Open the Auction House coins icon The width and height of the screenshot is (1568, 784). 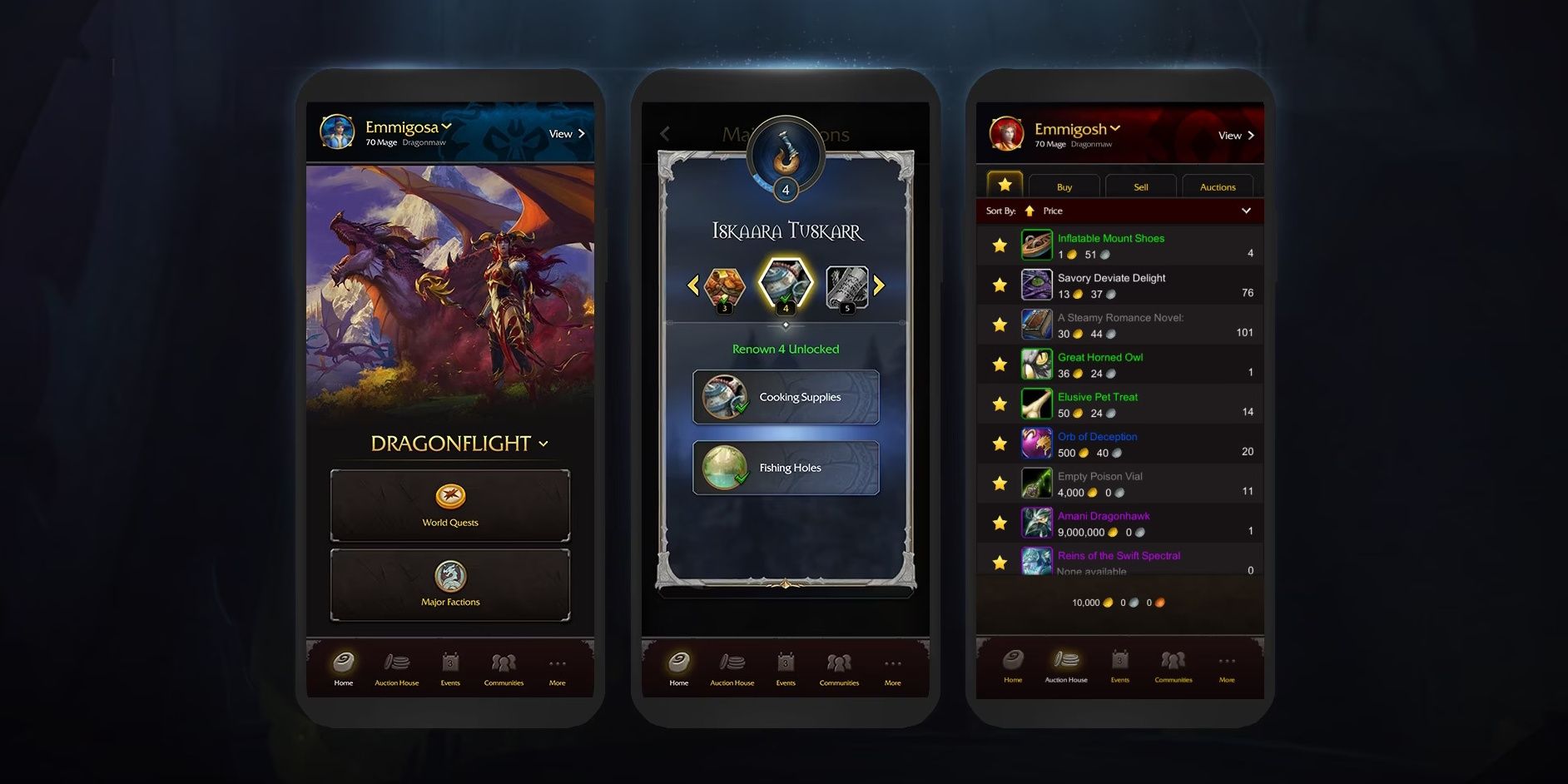point(397,663)
